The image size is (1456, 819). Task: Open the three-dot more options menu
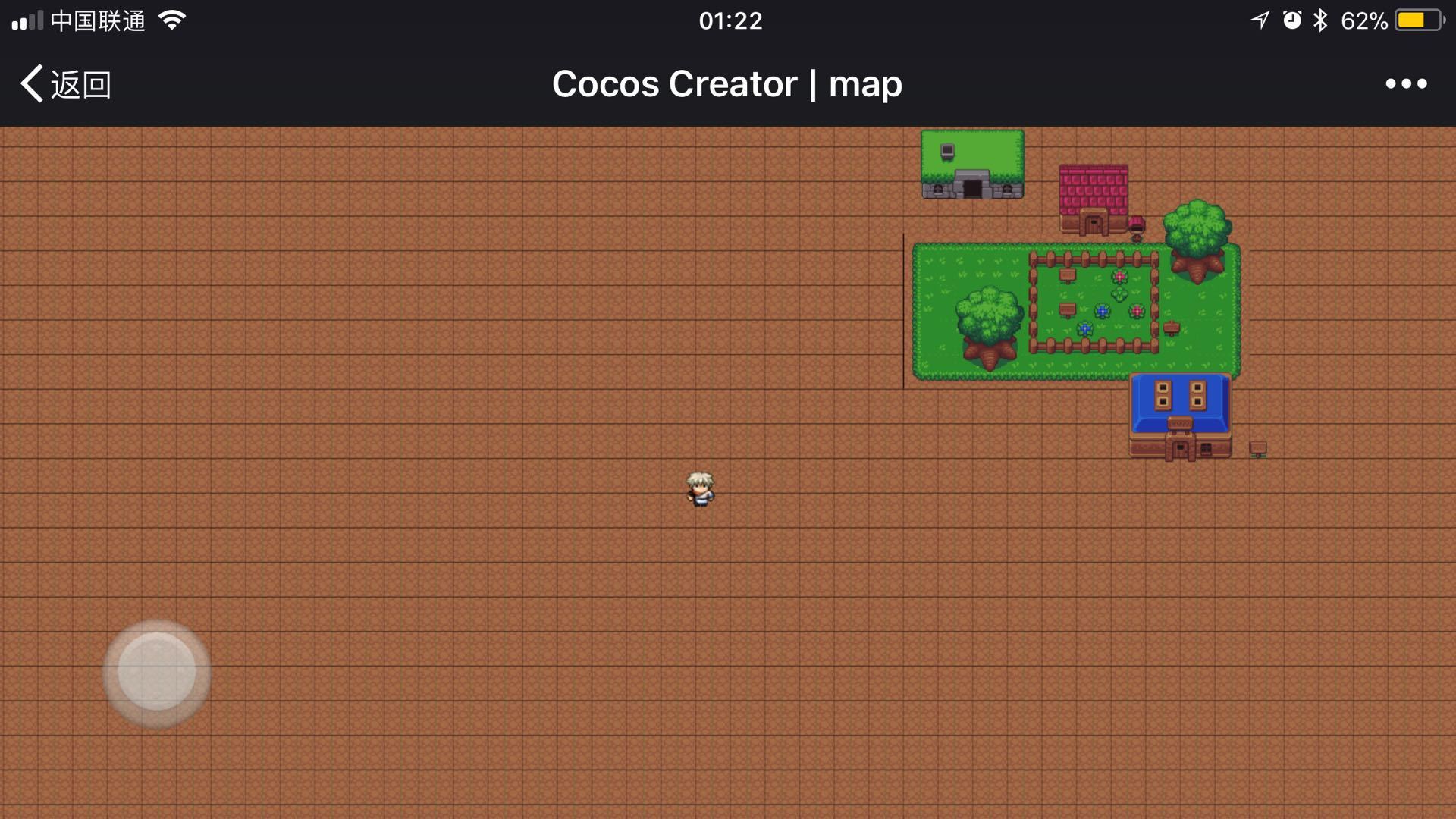1406,83
